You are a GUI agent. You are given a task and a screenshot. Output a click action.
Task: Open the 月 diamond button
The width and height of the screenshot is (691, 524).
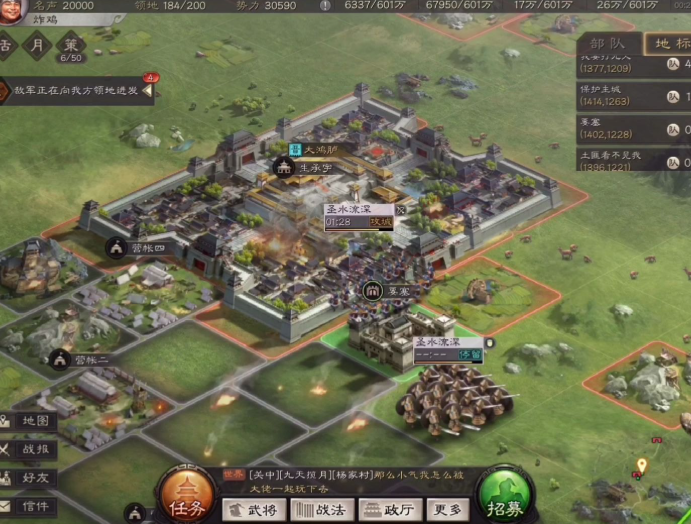pos(38,46)
